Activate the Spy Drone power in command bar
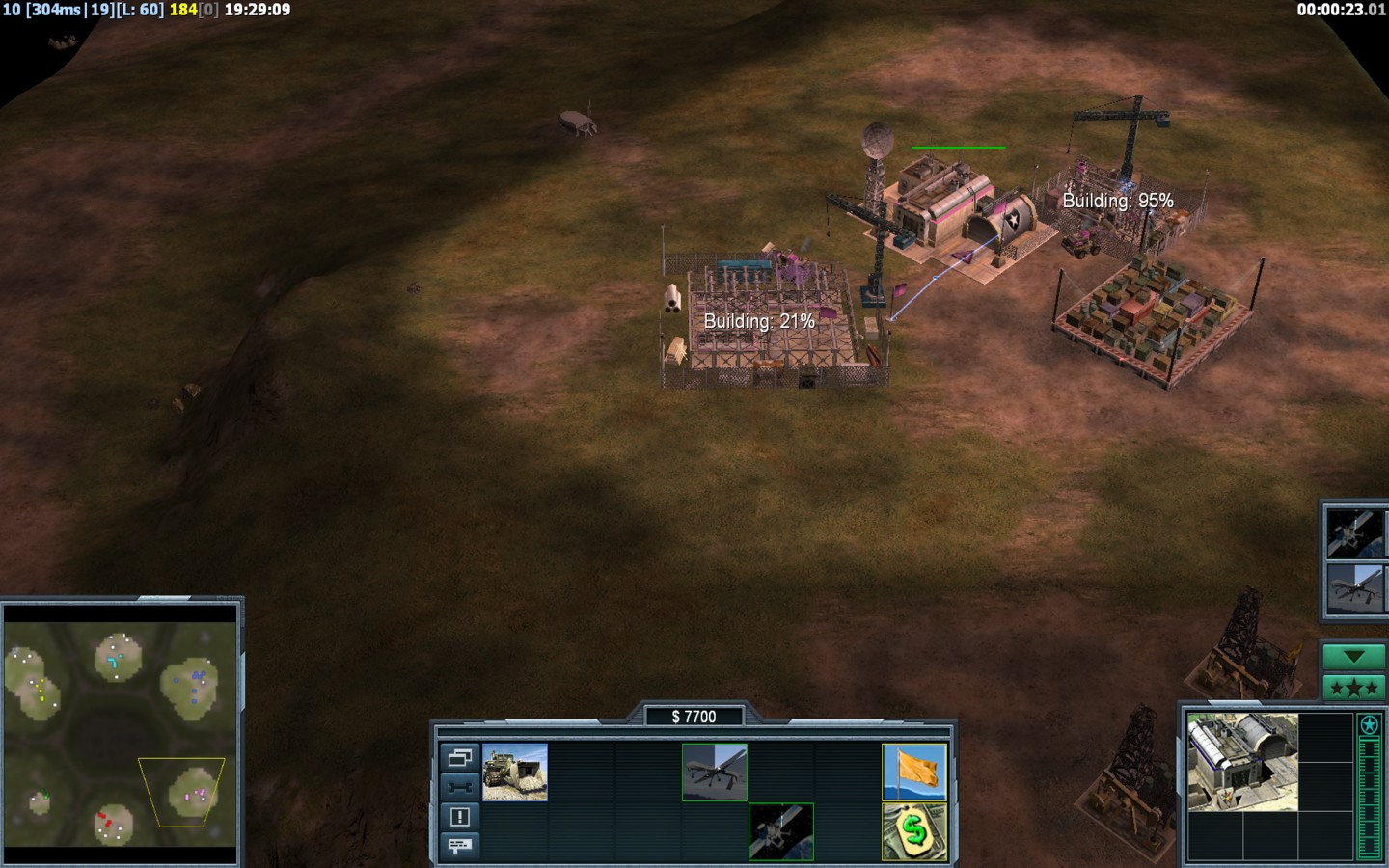Image resolution: width=1389 pixels, height=868 pixels. pyautogui.click(x=714, y=772)
